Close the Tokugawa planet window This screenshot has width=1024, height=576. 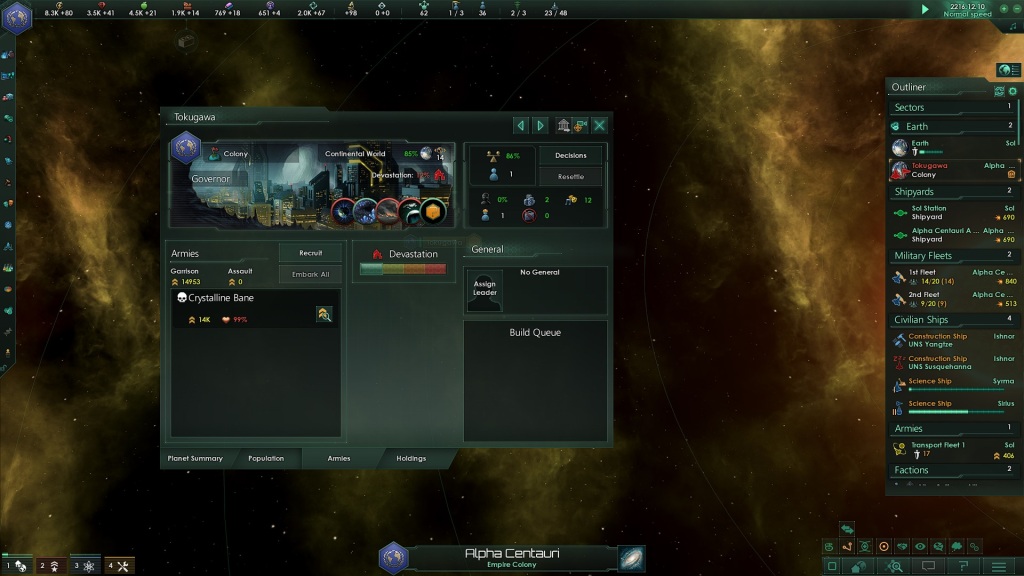click(599, 125)
